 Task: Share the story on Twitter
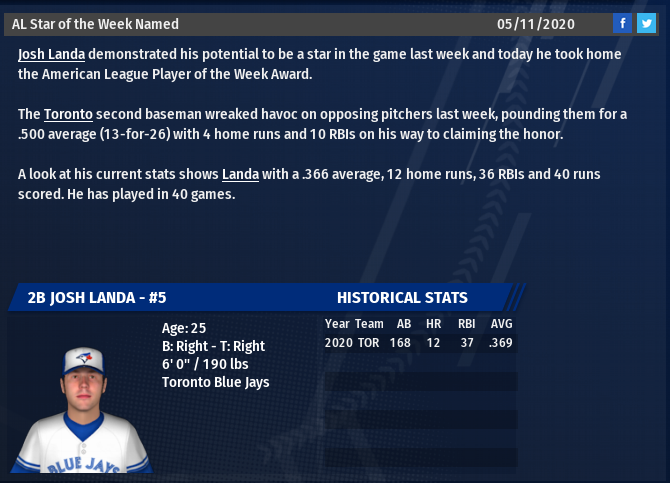click(646, 24)
